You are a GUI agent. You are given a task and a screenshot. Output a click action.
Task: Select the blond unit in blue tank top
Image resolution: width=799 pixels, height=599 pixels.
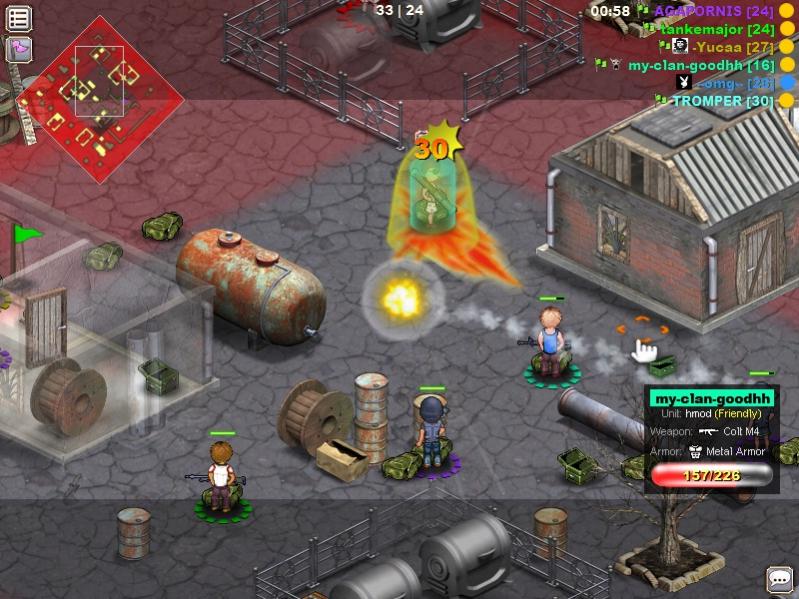(x=549, y=340)
